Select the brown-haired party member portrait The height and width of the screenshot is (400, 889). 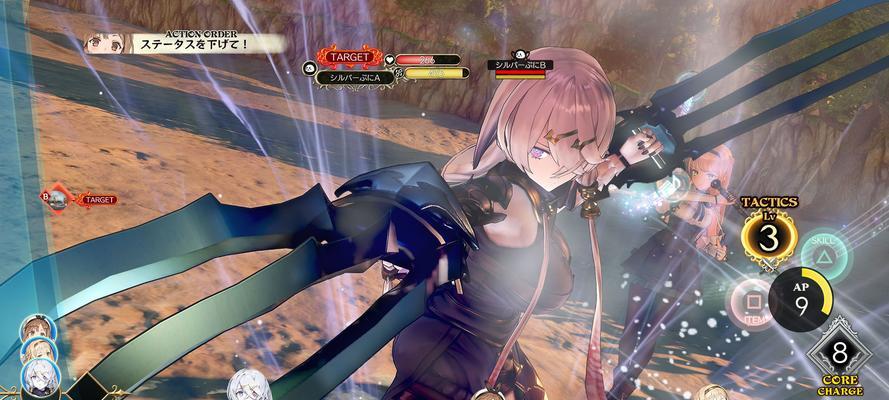click(x=40, y=331)
